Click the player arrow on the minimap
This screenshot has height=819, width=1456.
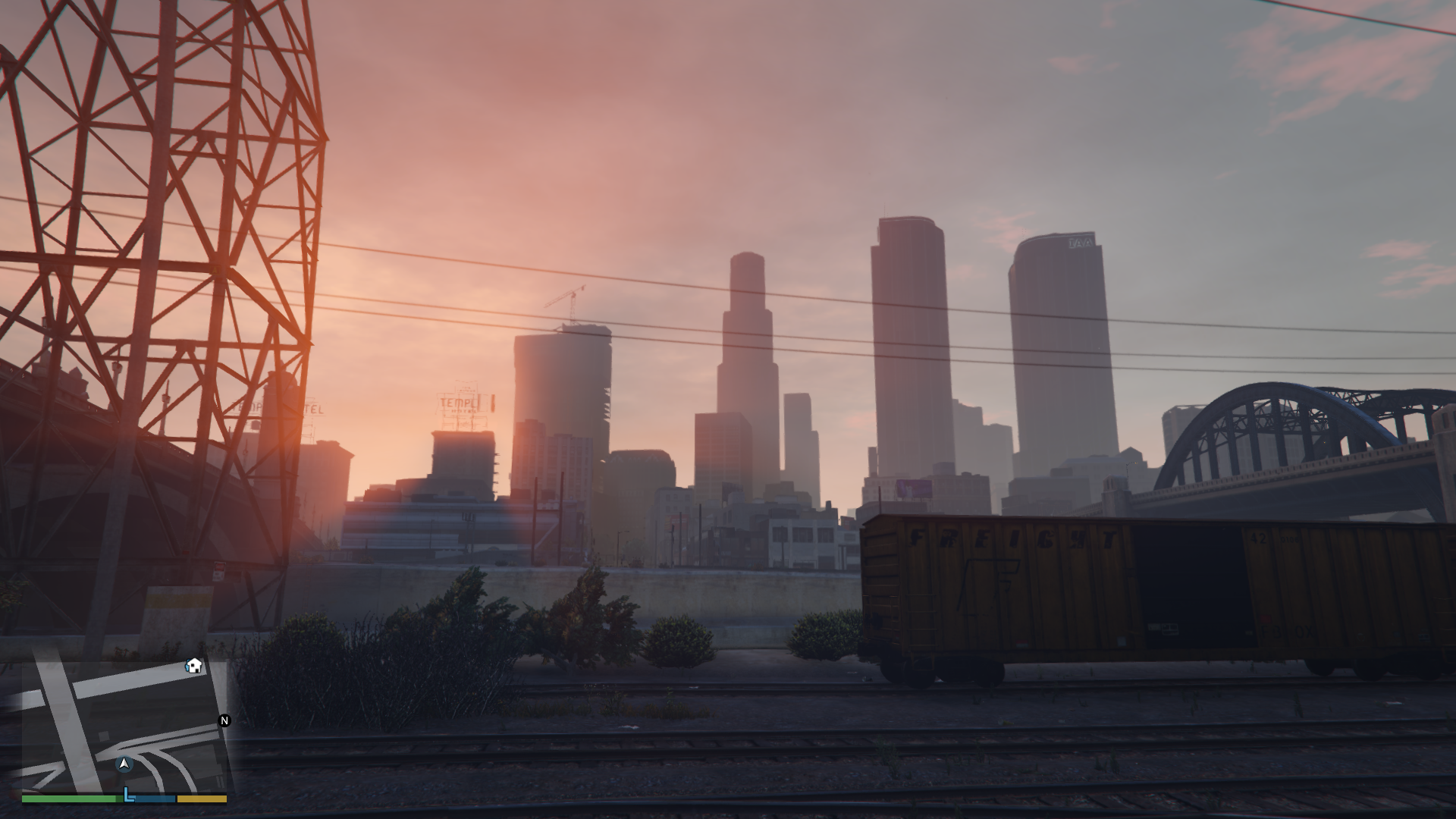point(125,764)
